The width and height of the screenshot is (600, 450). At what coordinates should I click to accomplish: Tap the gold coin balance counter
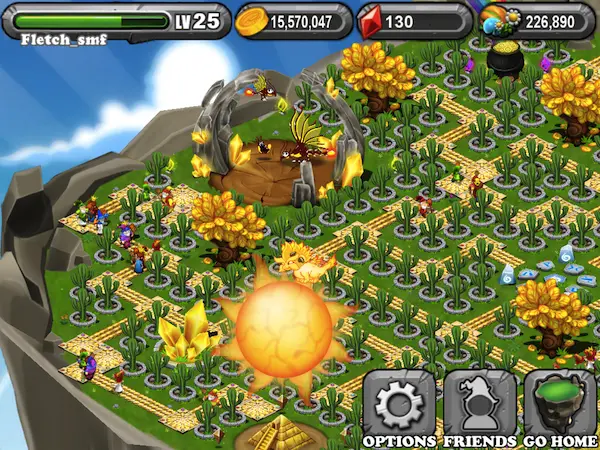pyautogui.click(x=294, y=20)
